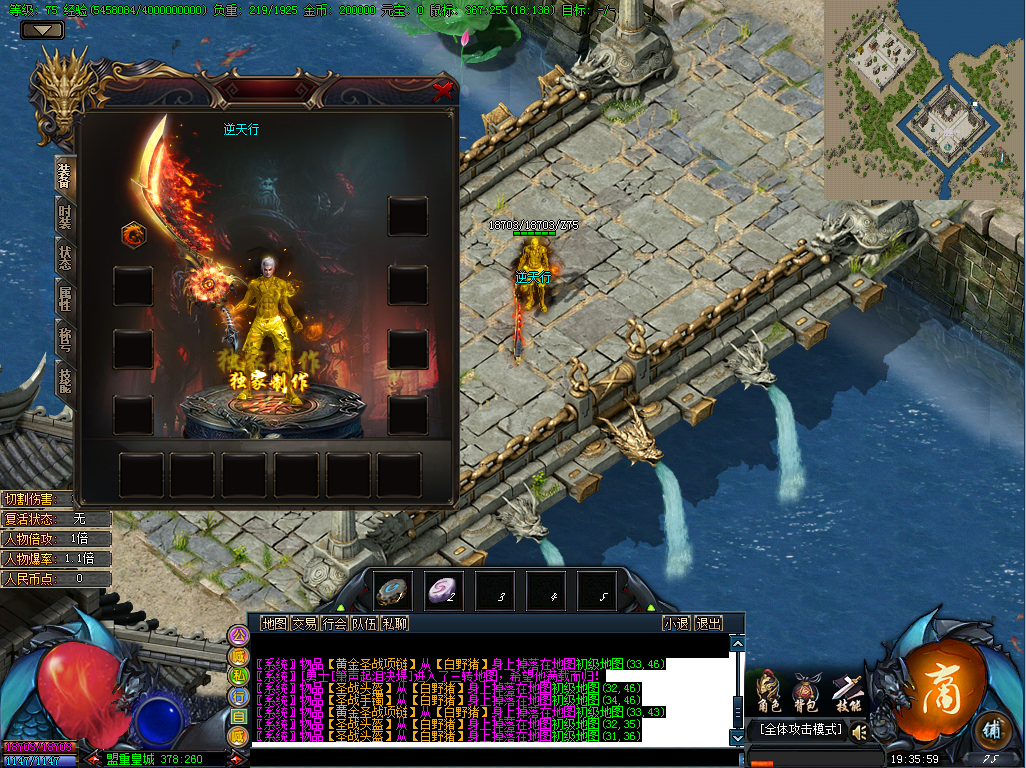The width and height of the screenshot is (1026, 768).
Task: Open the 交易 (trade) window
Action: [304, 623]
